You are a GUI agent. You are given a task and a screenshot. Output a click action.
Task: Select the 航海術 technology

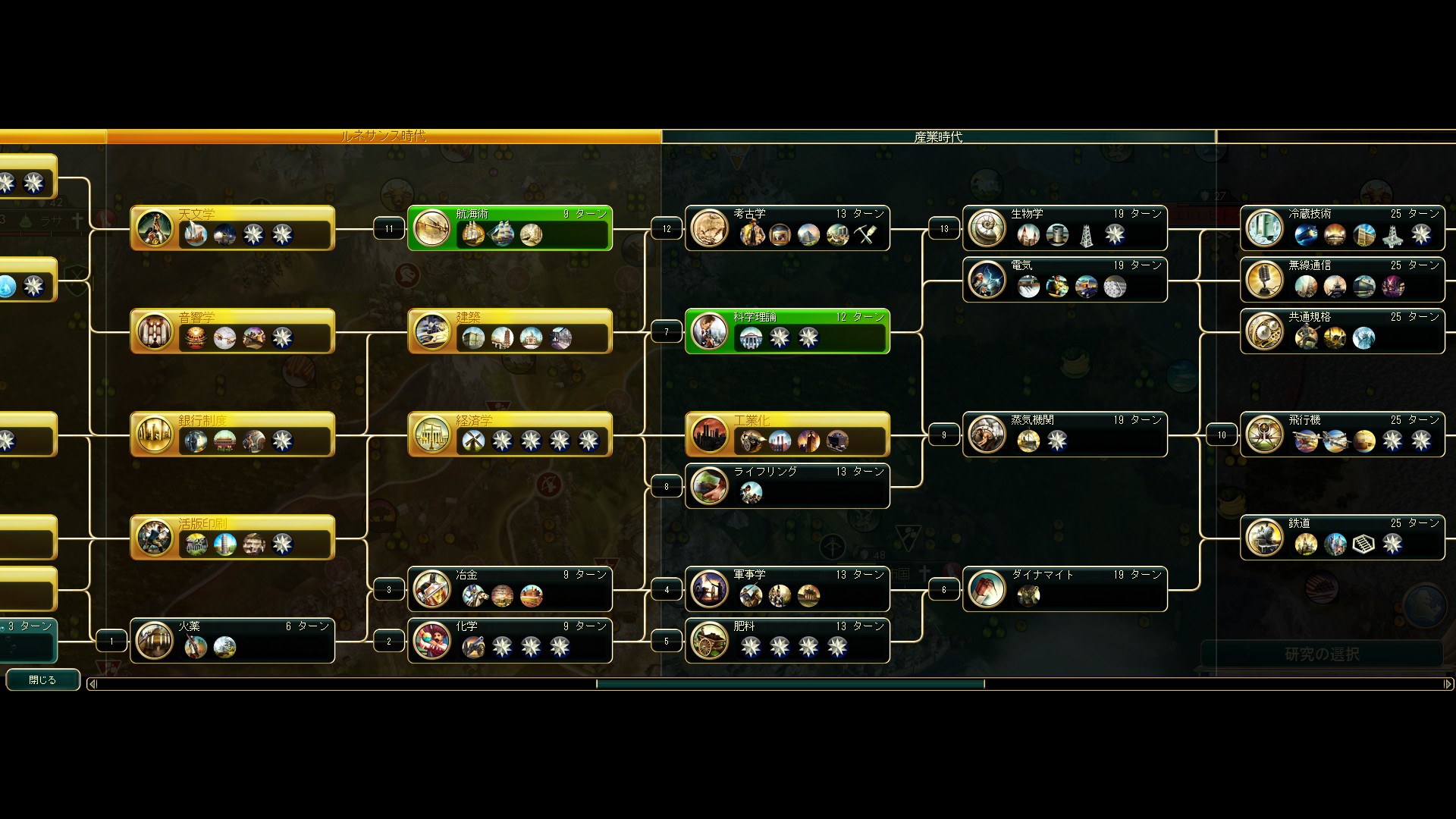pyautogui.click(x=510, y=227)
